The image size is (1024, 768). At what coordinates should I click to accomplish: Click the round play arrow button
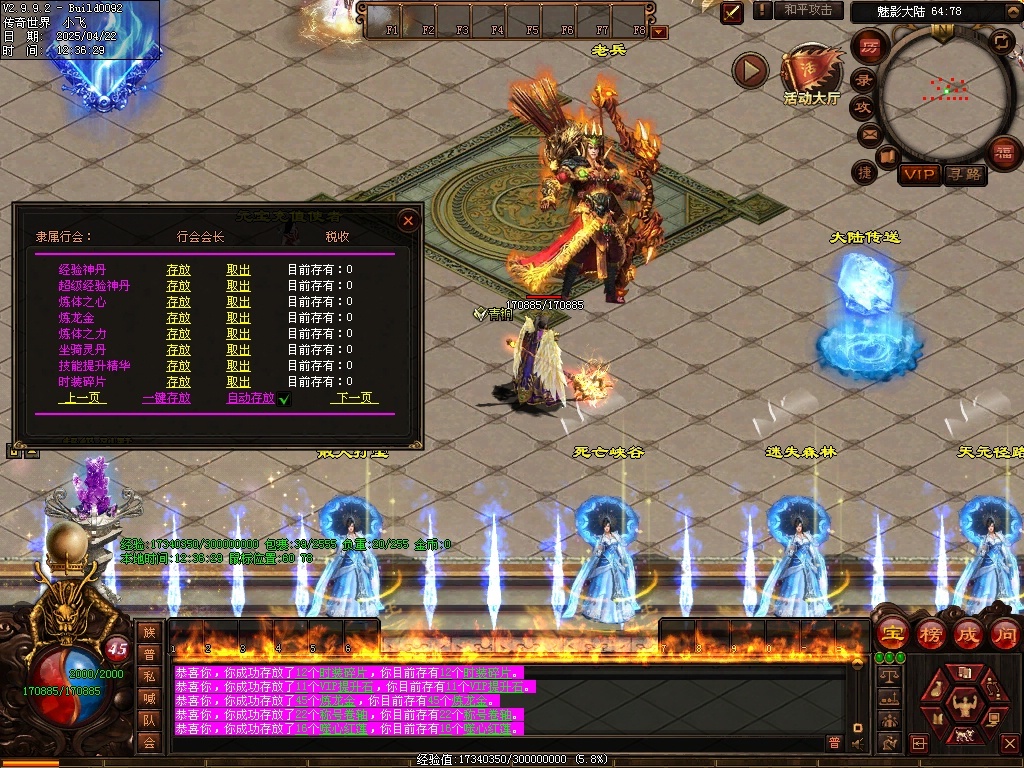[x=750, y=70]
